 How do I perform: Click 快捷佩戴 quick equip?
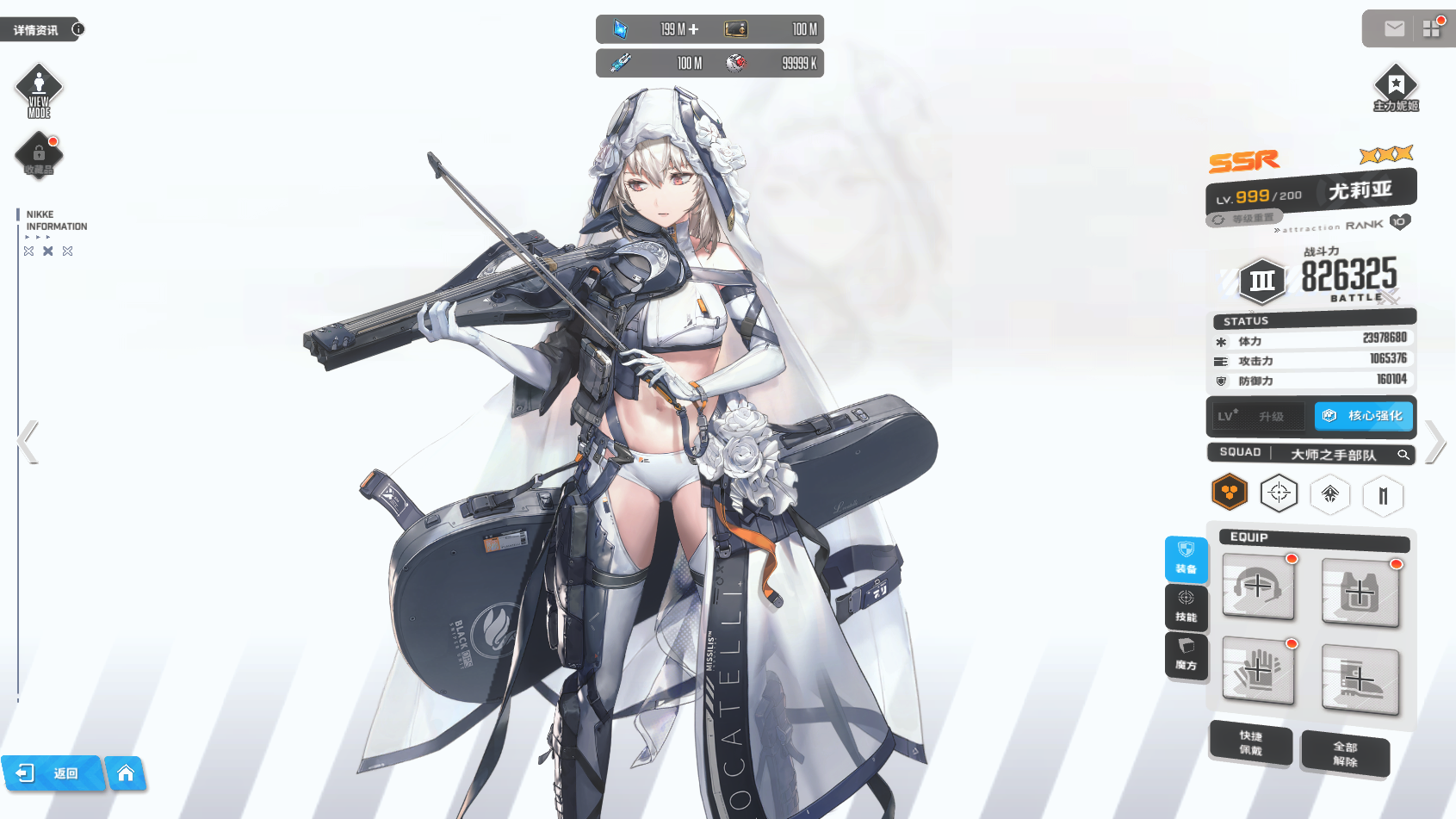1251,743
